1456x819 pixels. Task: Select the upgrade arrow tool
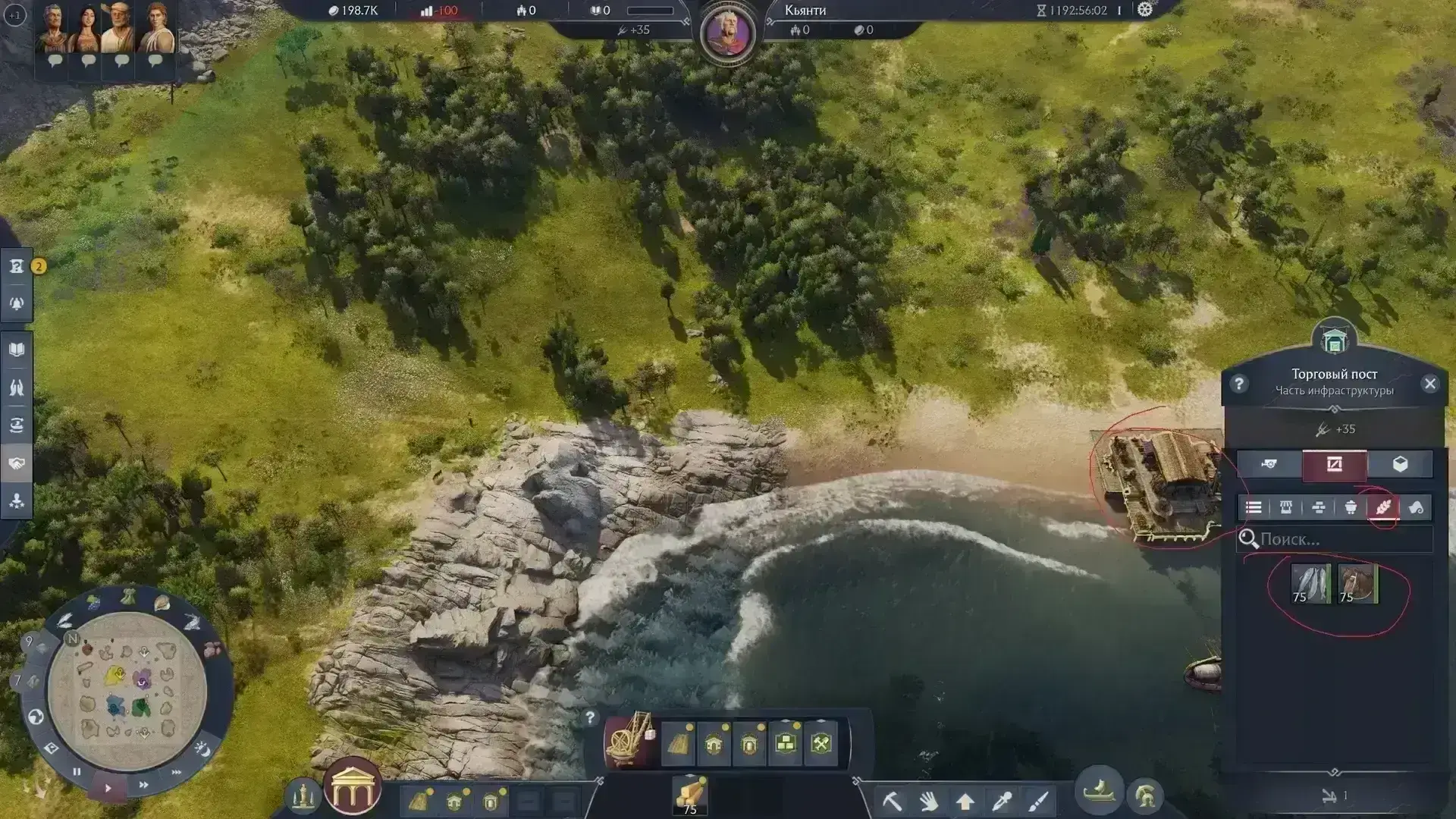click(x=965, y=801)
